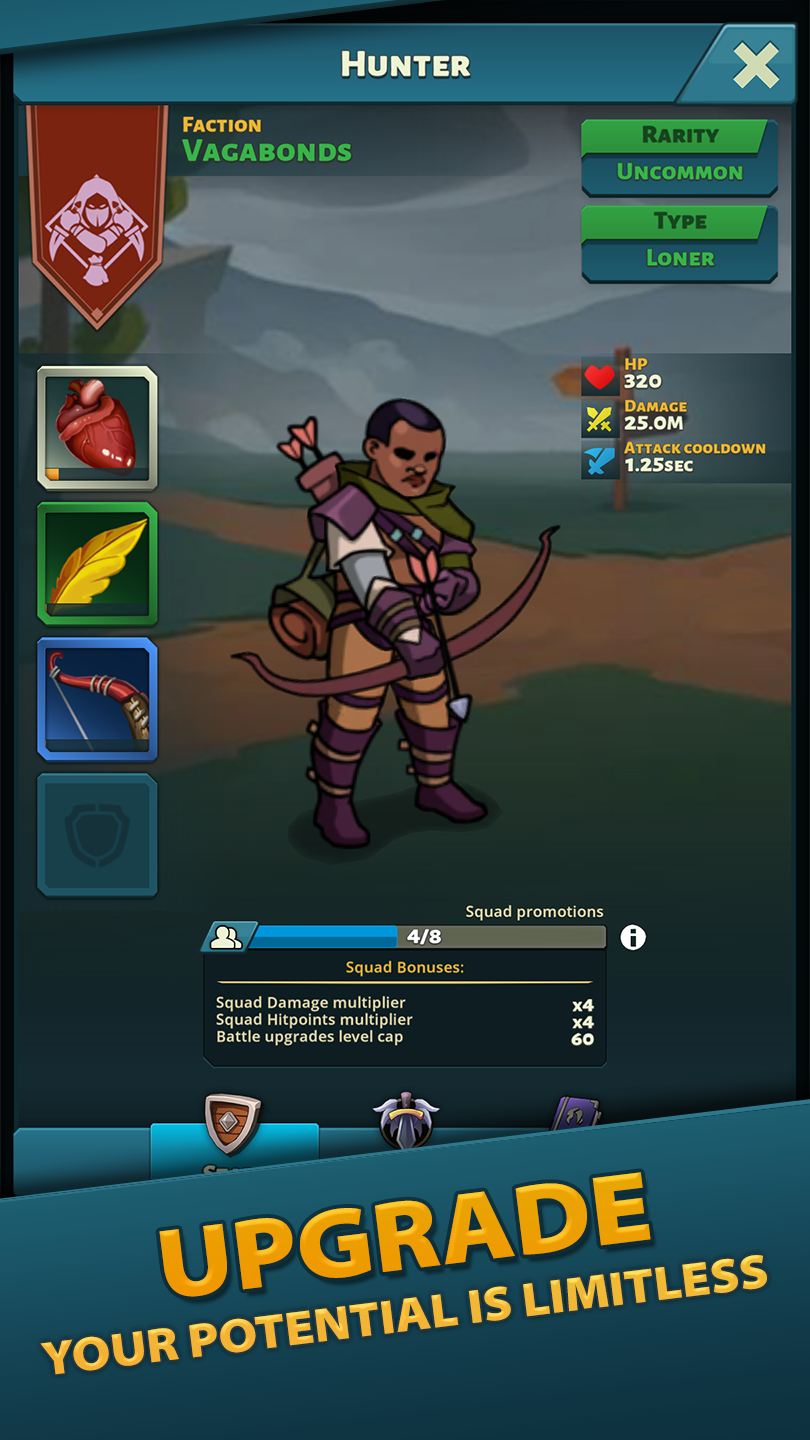
Task: Close the Hunter panel
Action: click(x=755, y=67)
